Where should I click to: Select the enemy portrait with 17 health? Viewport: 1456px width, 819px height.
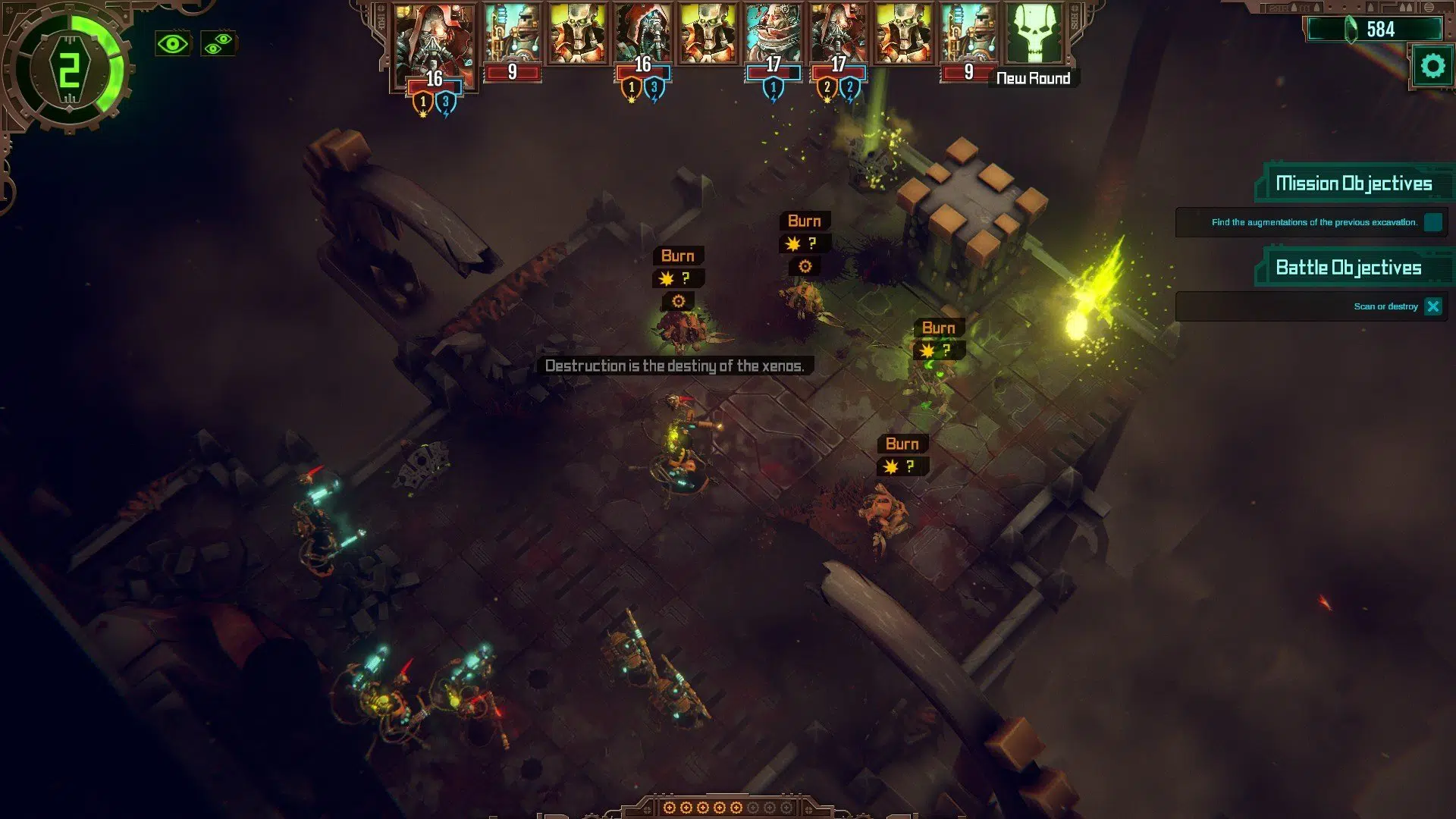[x=772, y=32]
